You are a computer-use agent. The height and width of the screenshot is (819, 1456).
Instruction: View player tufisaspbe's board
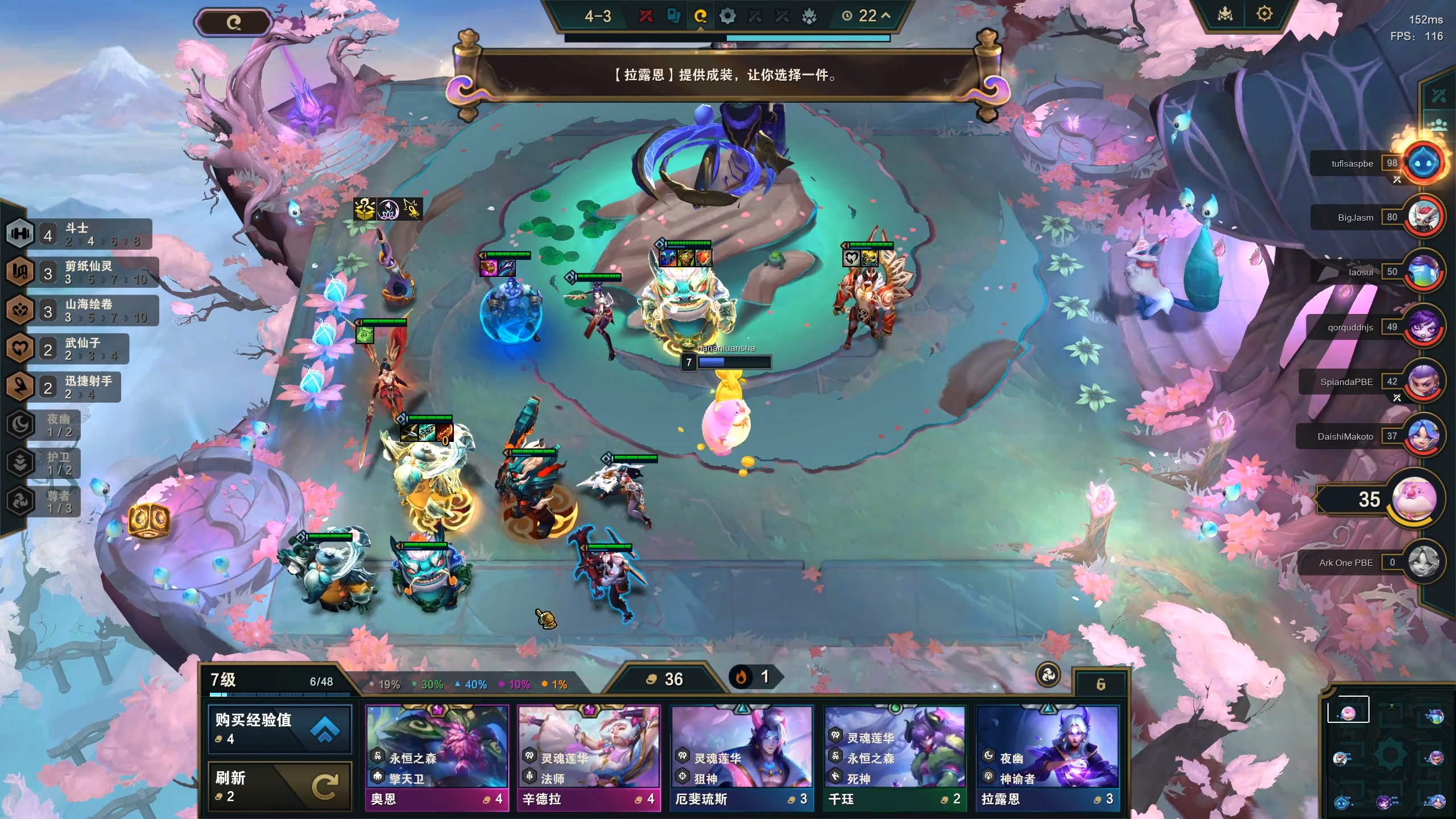pos(1424,163)
